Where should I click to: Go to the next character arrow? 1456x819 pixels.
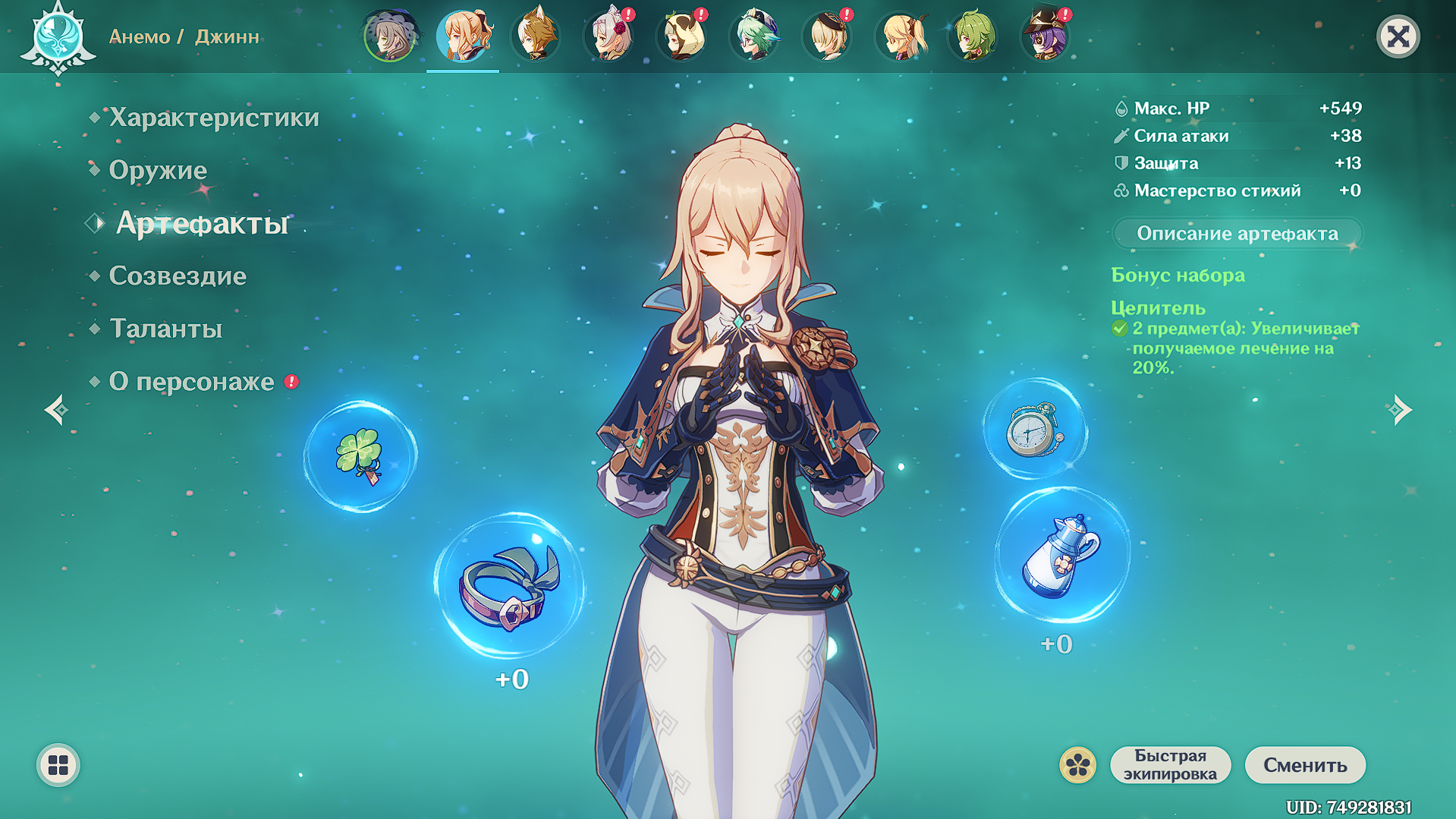pyautogui.click(x=1400, y=410)
